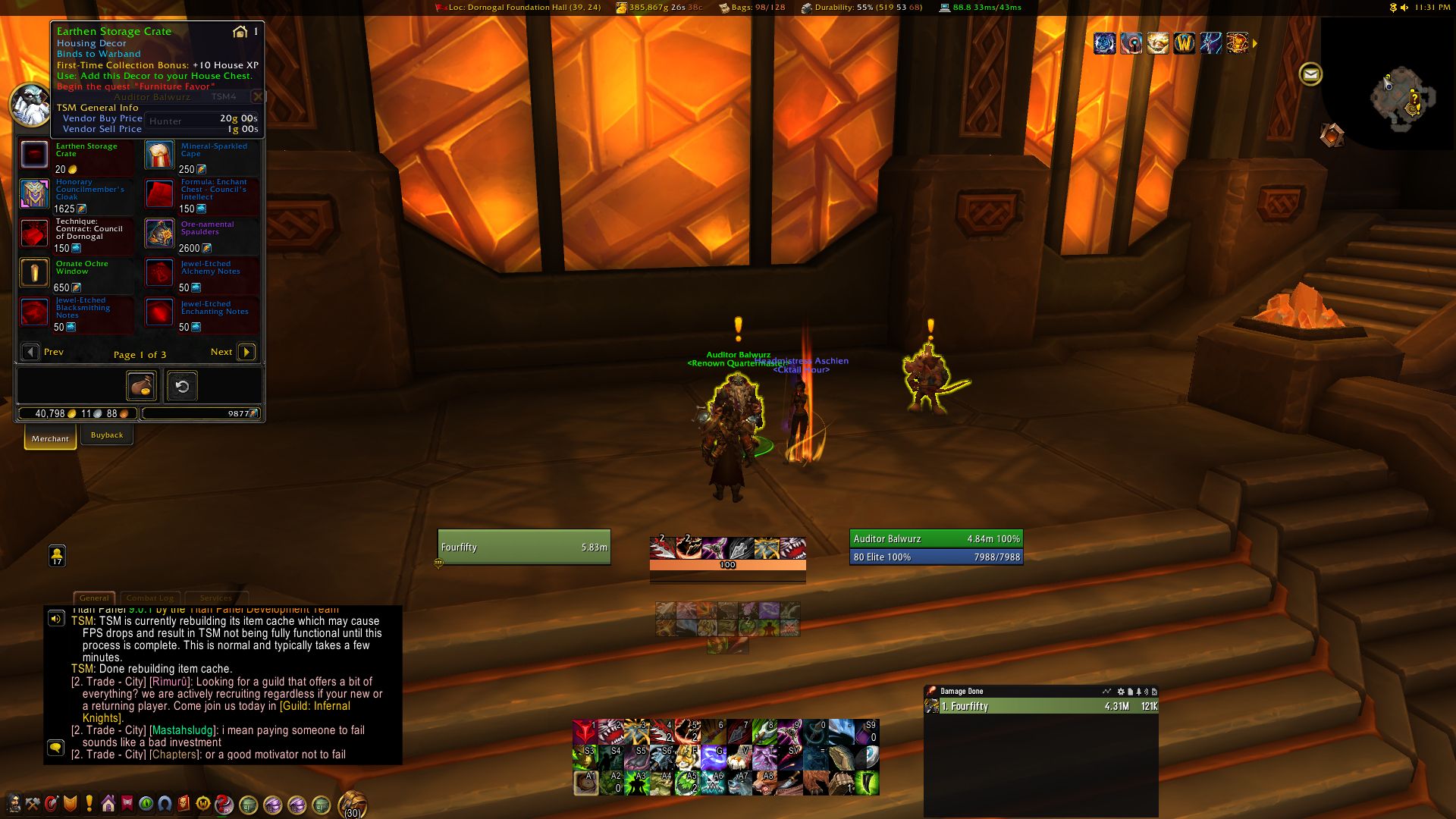Pick the Ornate Ochre Window item

(x=35, y=273)
